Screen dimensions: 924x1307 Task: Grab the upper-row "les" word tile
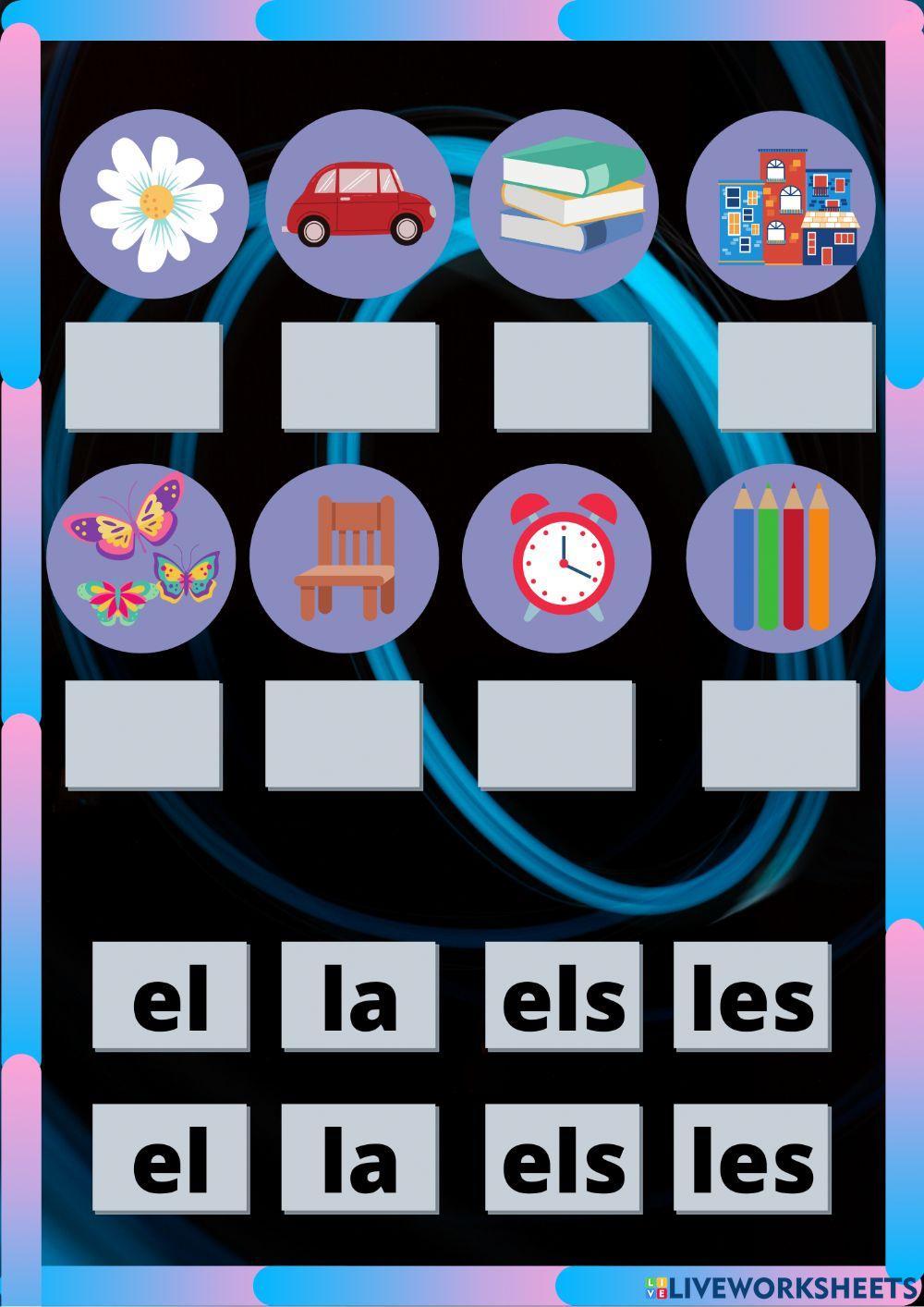click(751, 996)
